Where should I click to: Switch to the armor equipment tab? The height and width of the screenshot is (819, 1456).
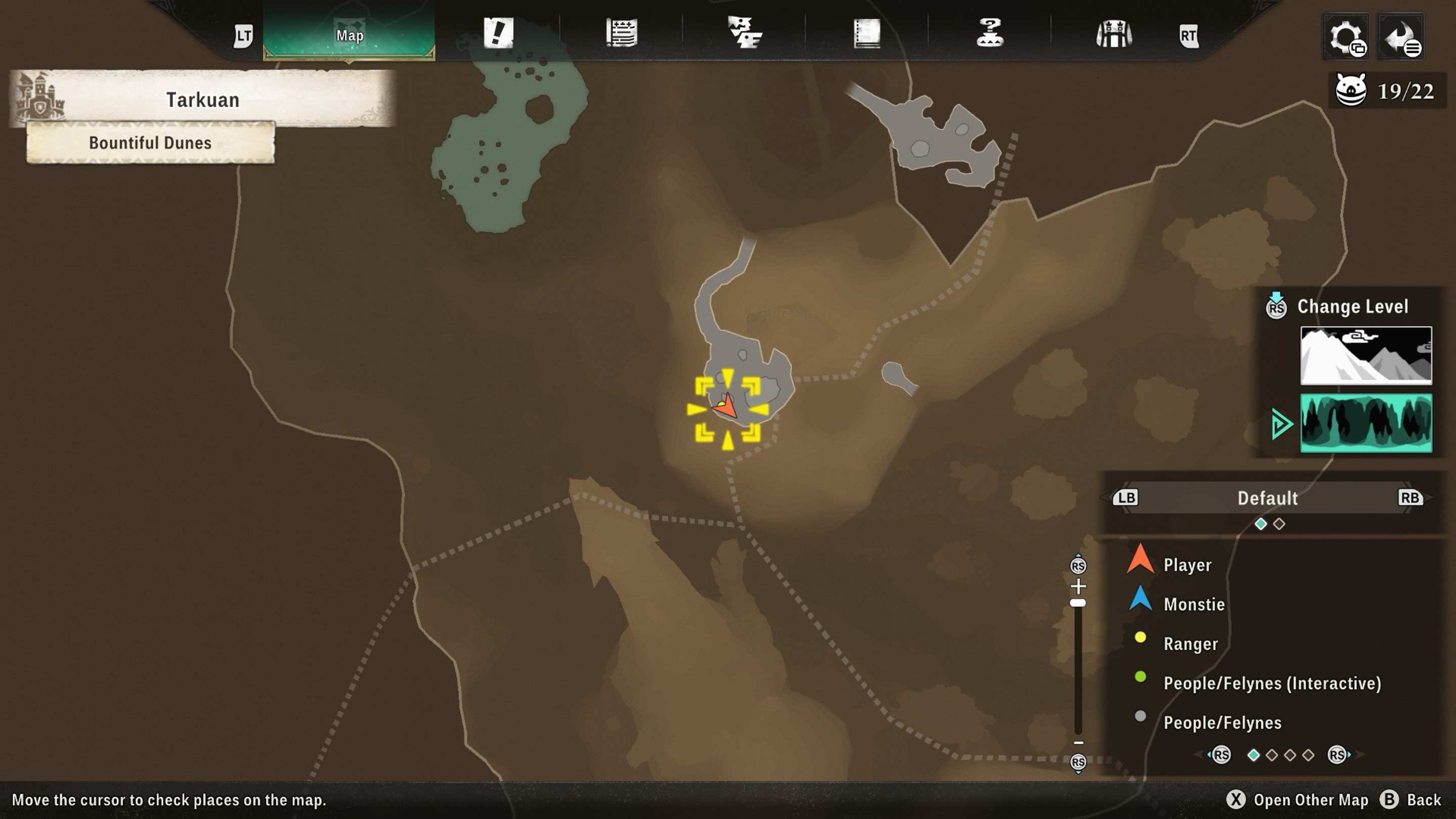(x=1113, y=34)
